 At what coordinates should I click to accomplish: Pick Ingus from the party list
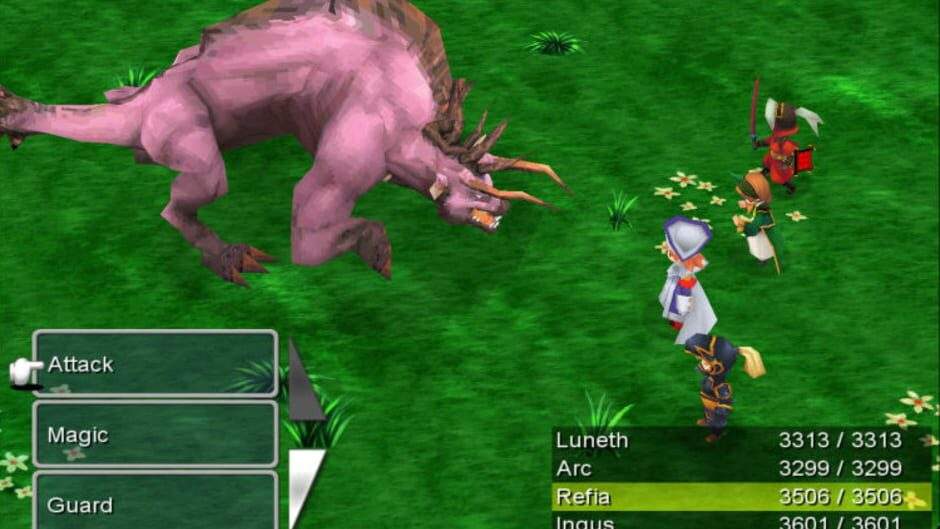(740, 521)
